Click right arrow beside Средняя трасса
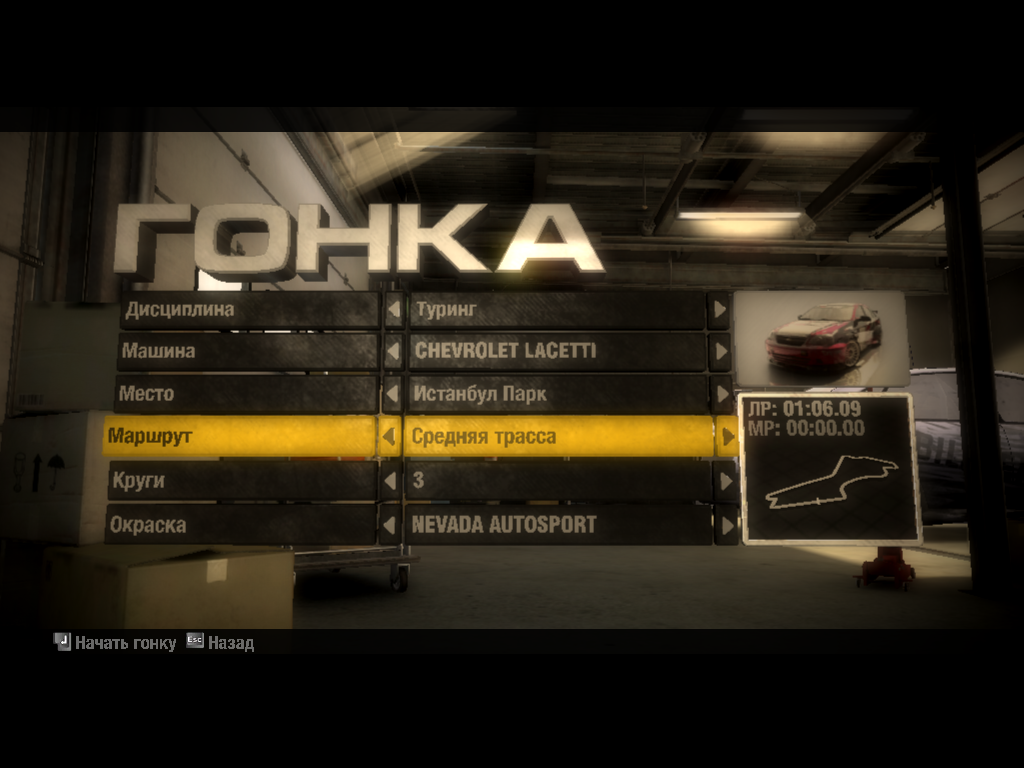This screenshot has height=768, width=1024. (x=725, y=437)
